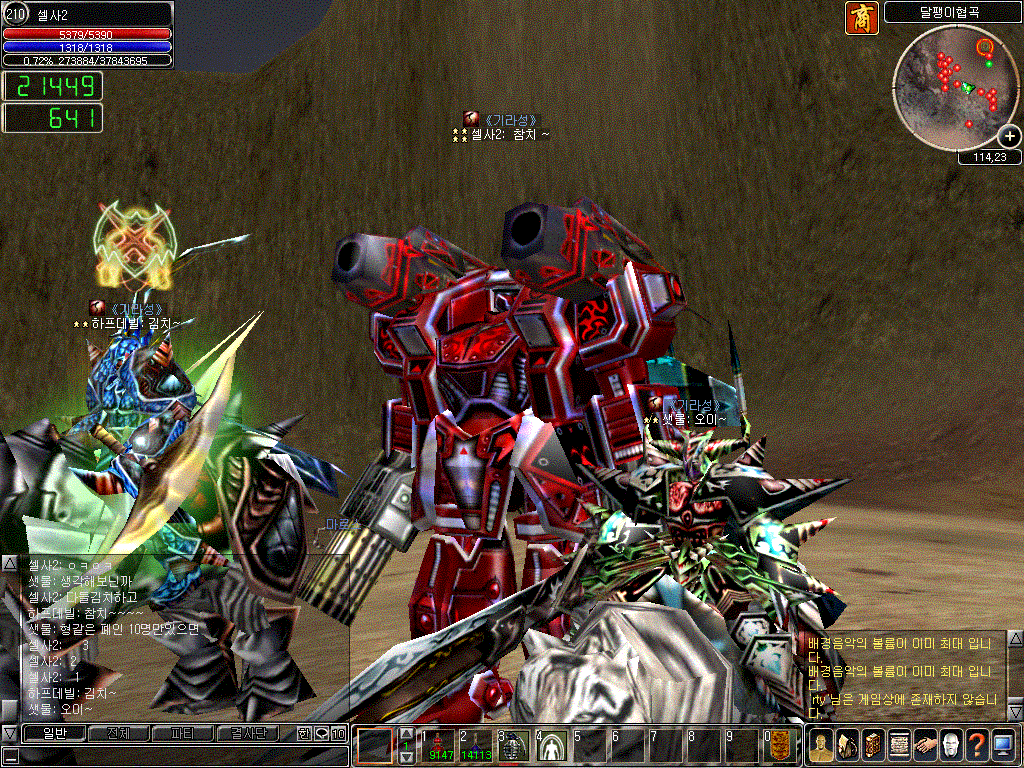This screenshot has height=768, width=1024.
Task: Open the skill book icon
Action: 873,745
